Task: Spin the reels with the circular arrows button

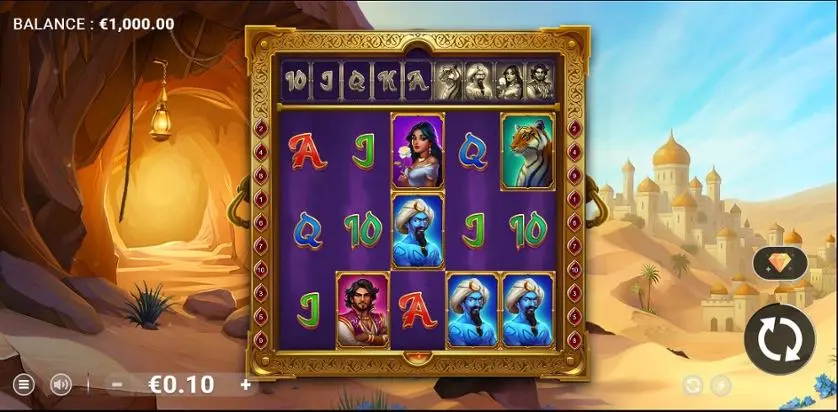Action: click(779, 338)
